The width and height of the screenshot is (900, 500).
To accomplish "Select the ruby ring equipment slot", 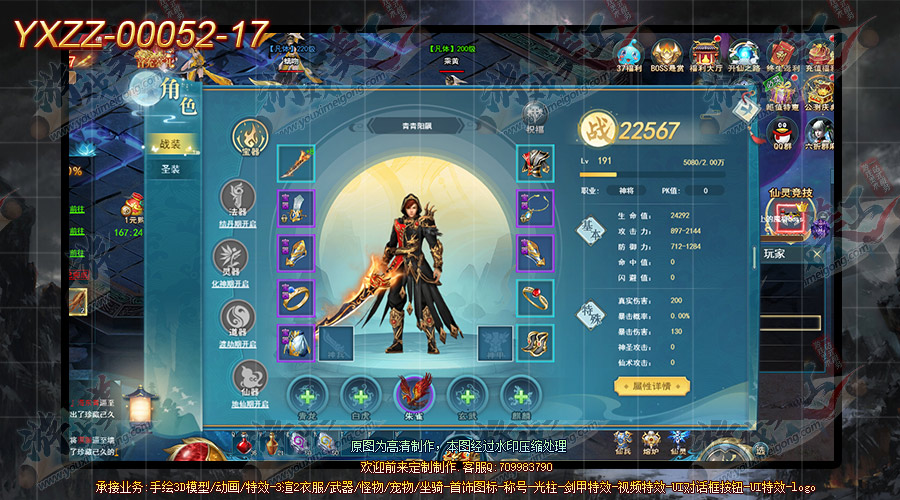I will (x=535, y=297).
